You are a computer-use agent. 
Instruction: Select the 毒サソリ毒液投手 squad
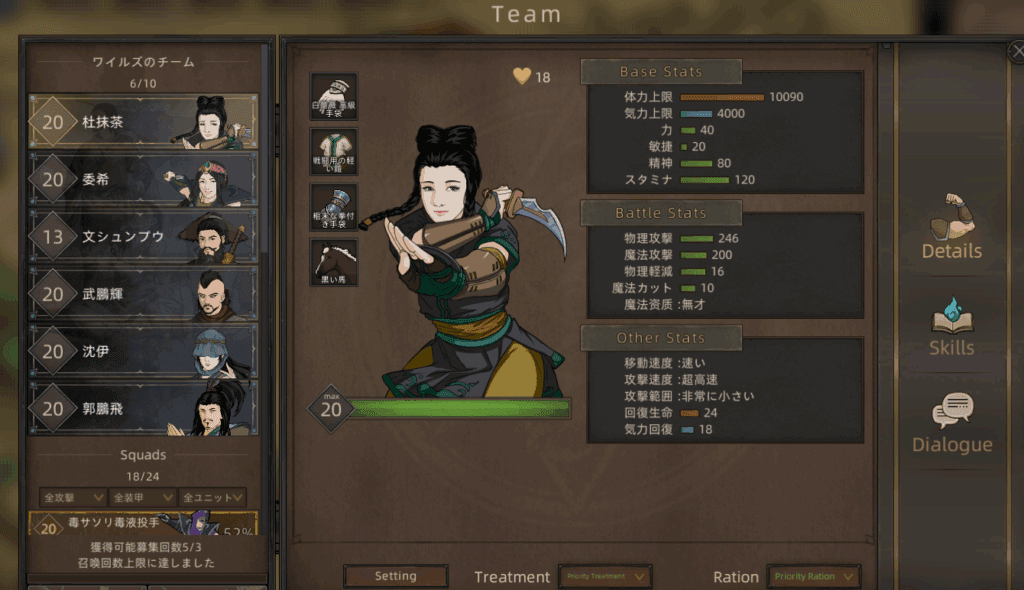143,524
